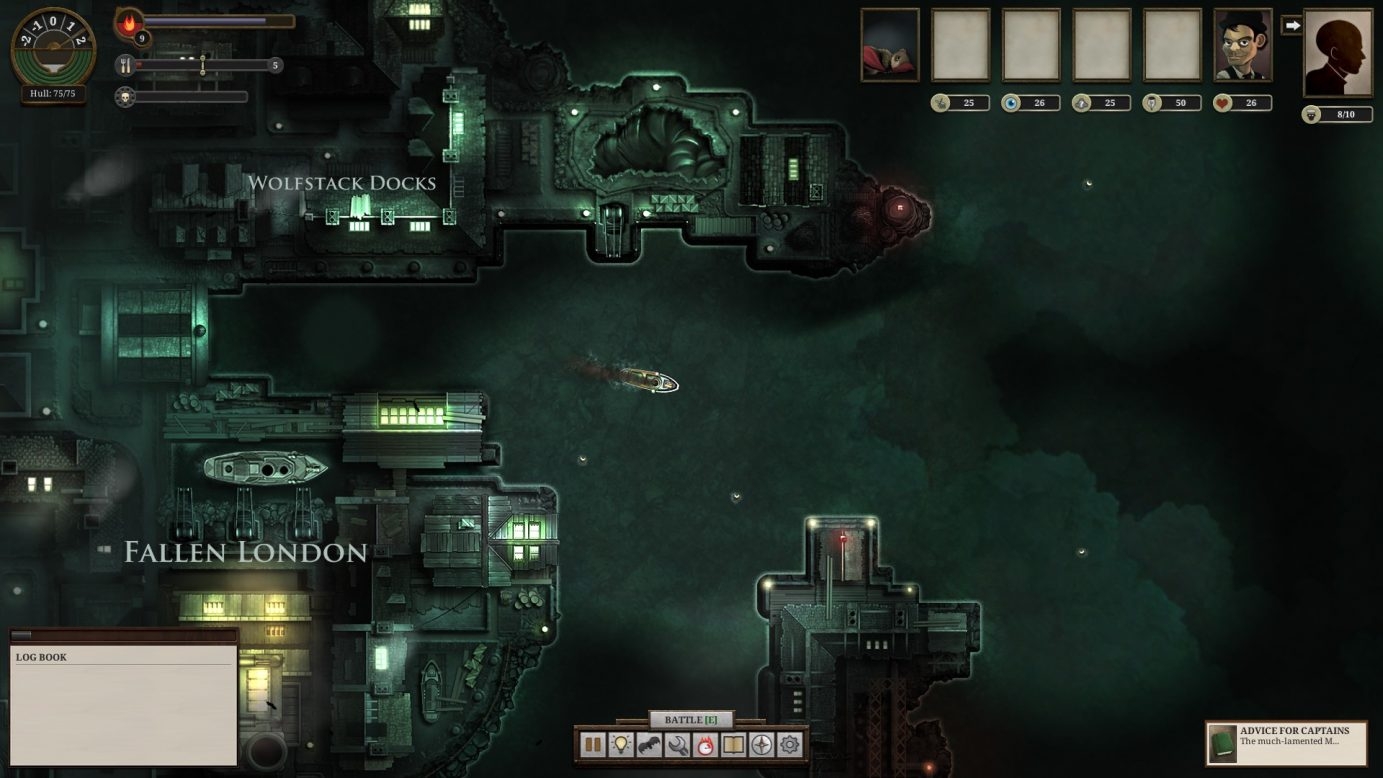The image size is (1383, 778).
Task: Click the white arrow beside the captain
Action: (1292, 25)
